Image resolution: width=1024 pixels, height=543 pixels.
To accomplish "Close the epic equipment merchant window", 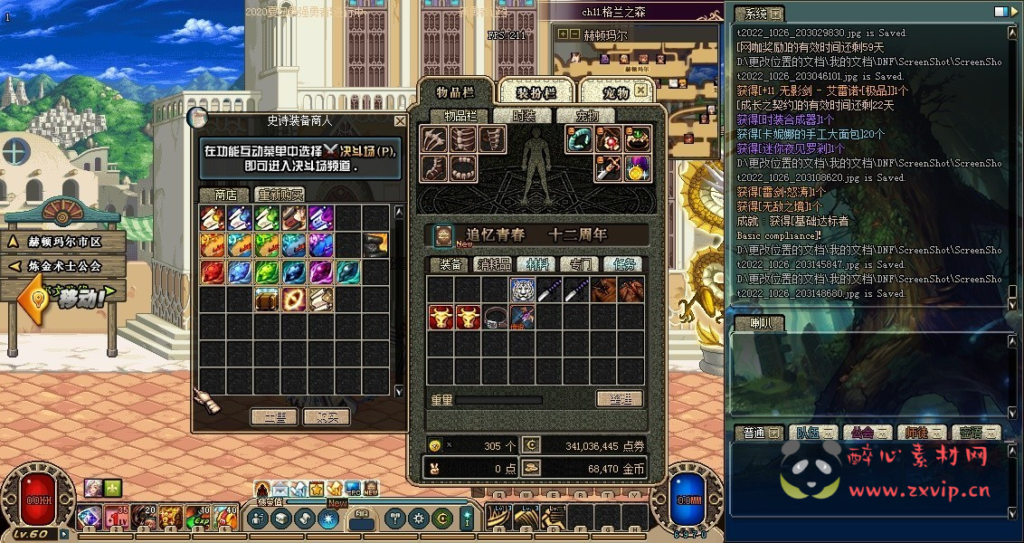I will click(x=400, y=121).
